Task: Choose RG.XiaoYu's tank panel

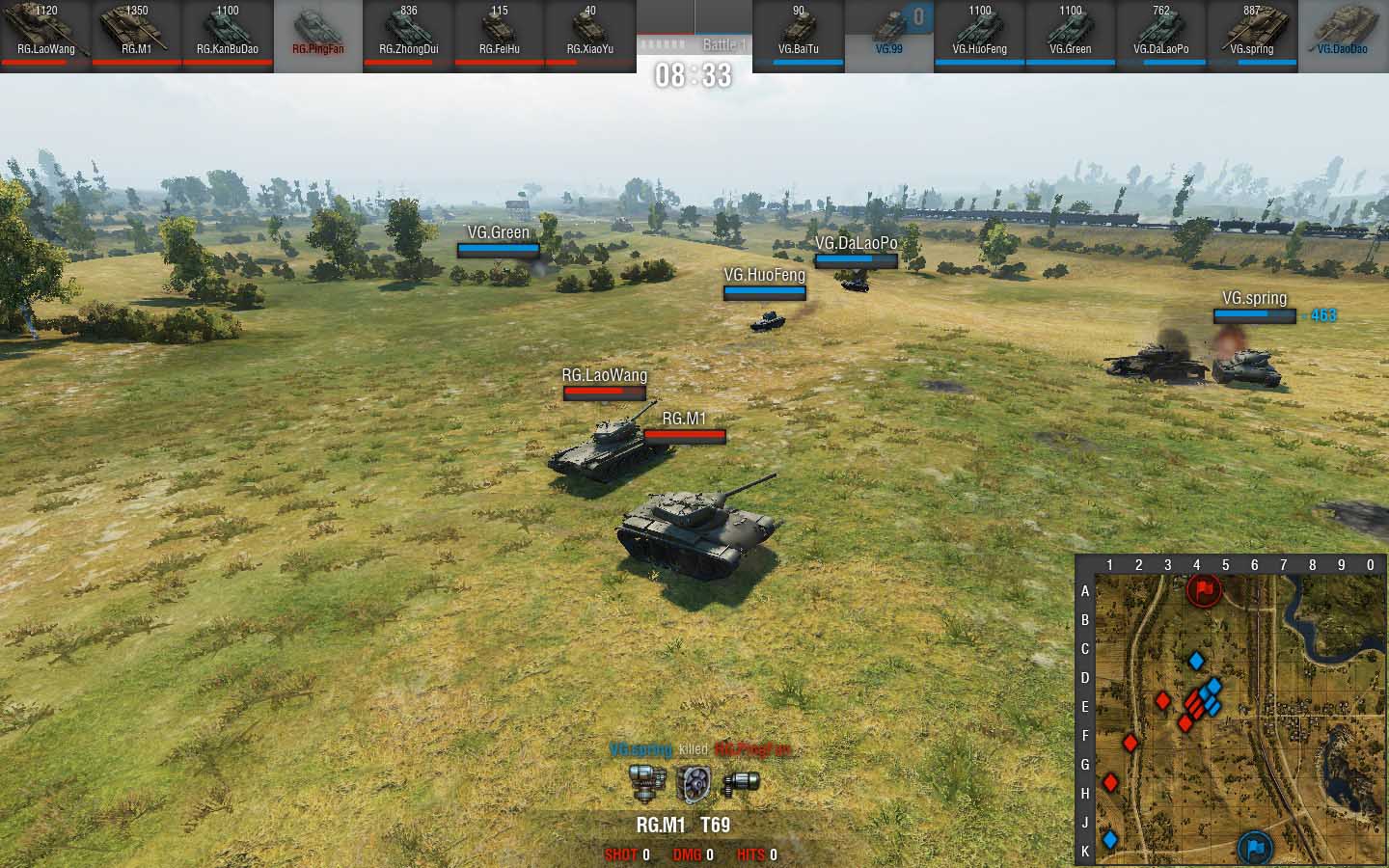Action: 589,35
